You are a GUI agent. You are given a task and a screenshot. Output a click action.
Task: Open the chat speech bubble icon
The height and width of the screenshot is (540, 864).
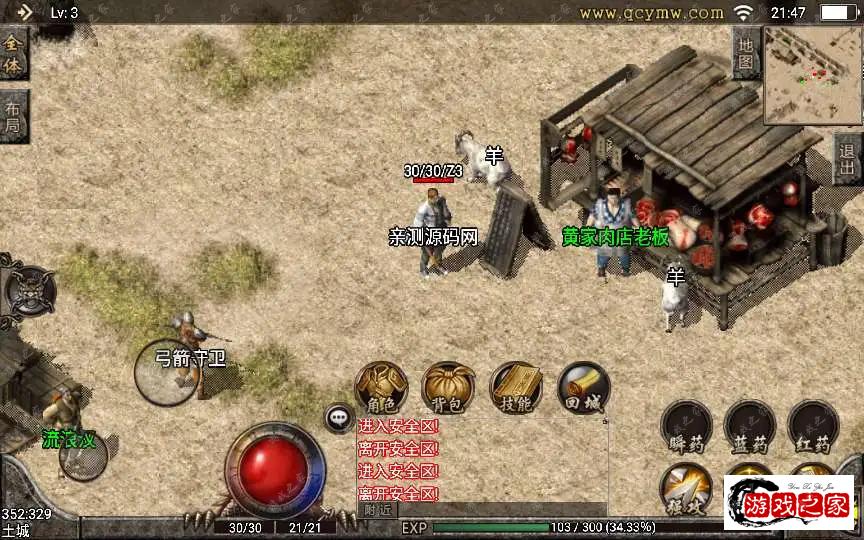point(339,417)
